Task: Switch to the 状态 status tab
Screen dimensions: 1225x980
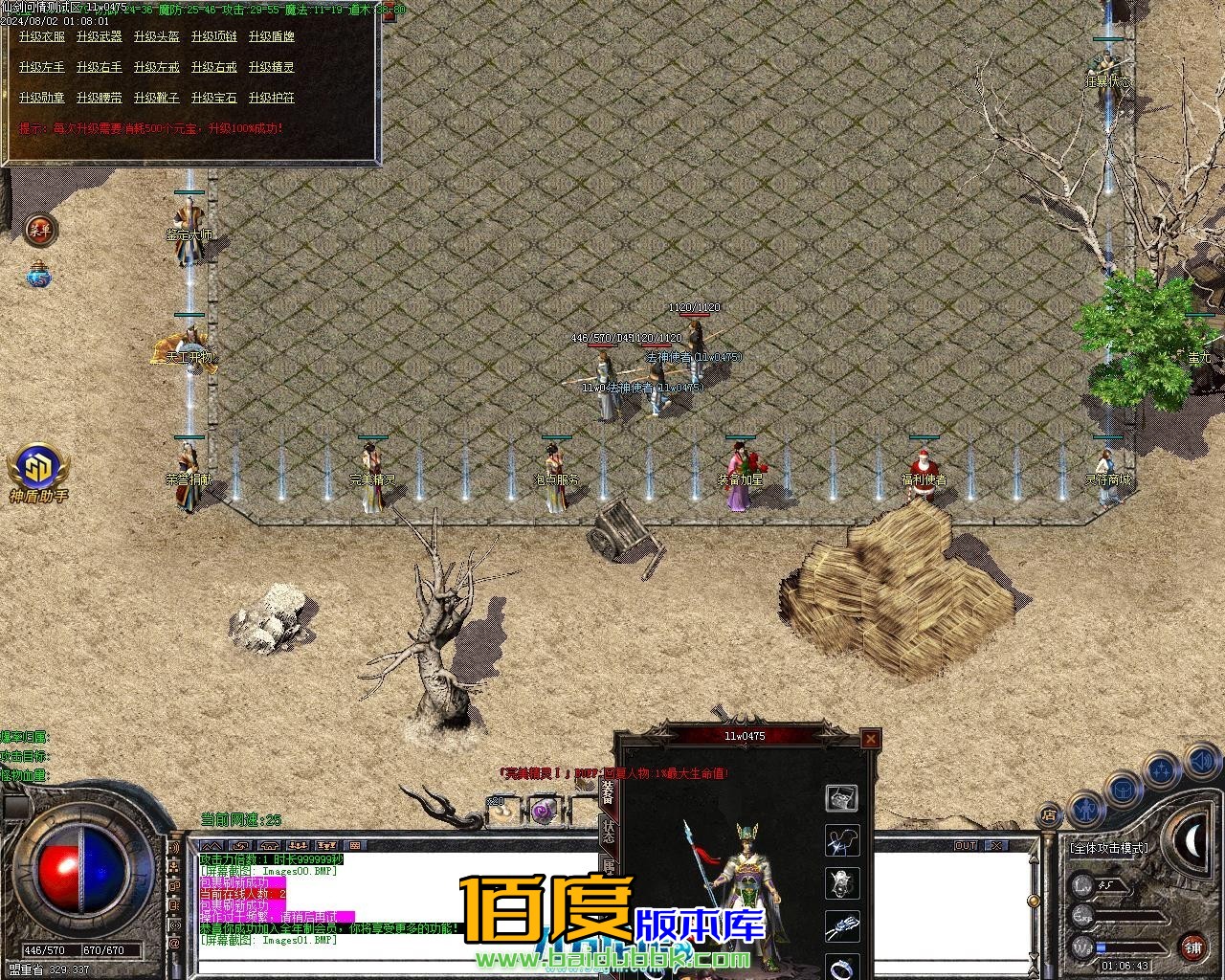Action: click(608, 832)
